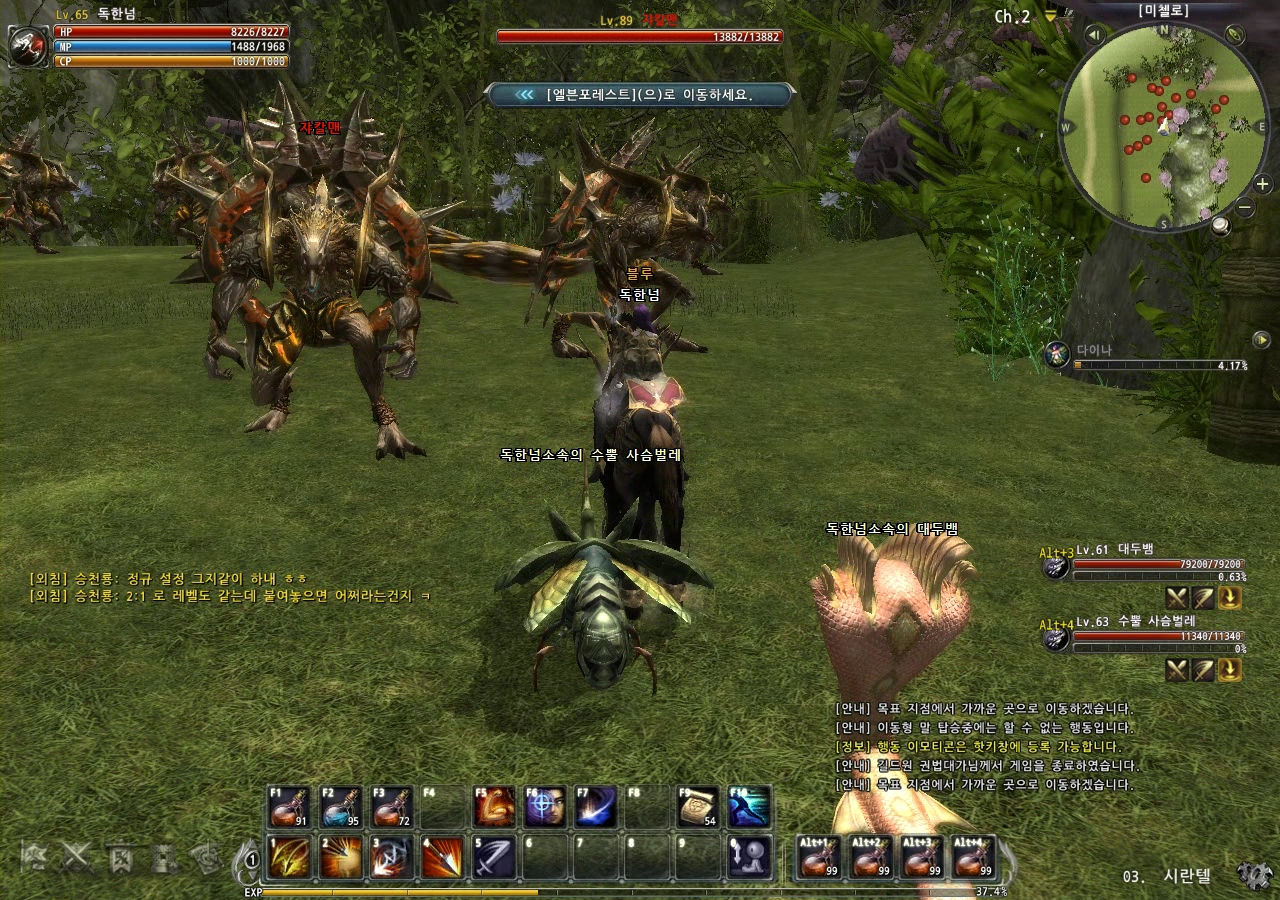Use the potion in the Alt+1 slot
Screen dimensions: 1280x900
coord(820,857)
